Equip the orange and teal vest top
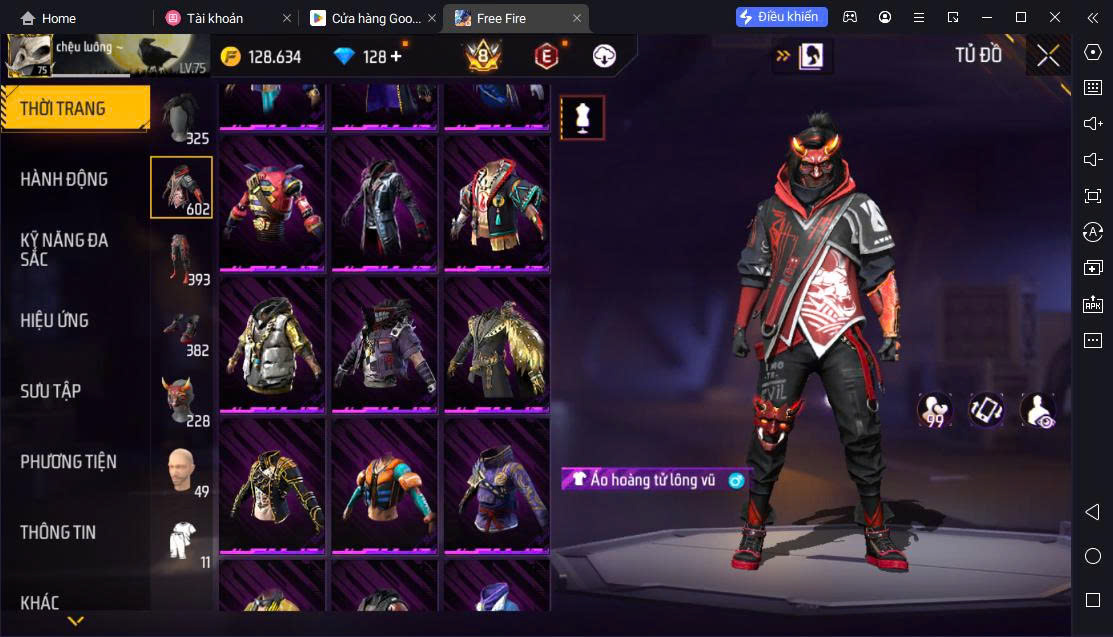The image size is (1113, 637). point(384,484)
